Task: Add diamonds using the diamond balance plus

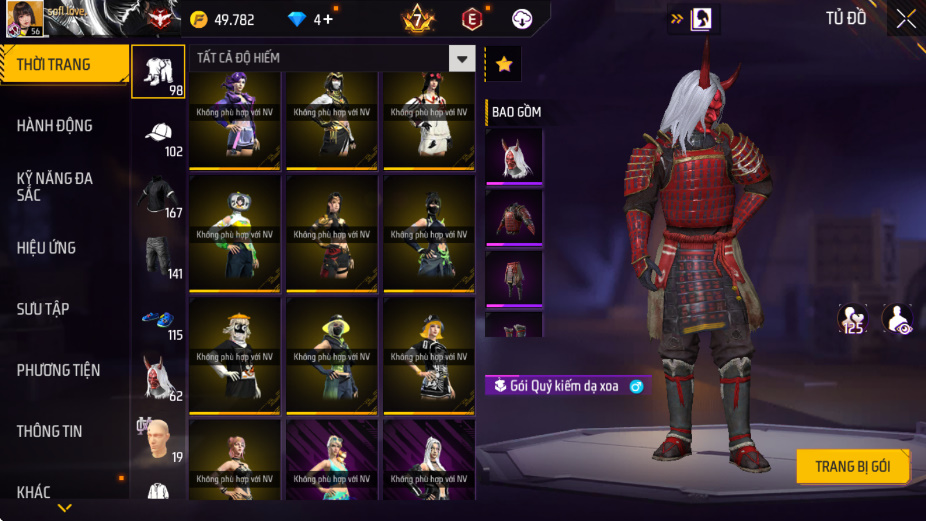Action: click(x=328, y=20)
